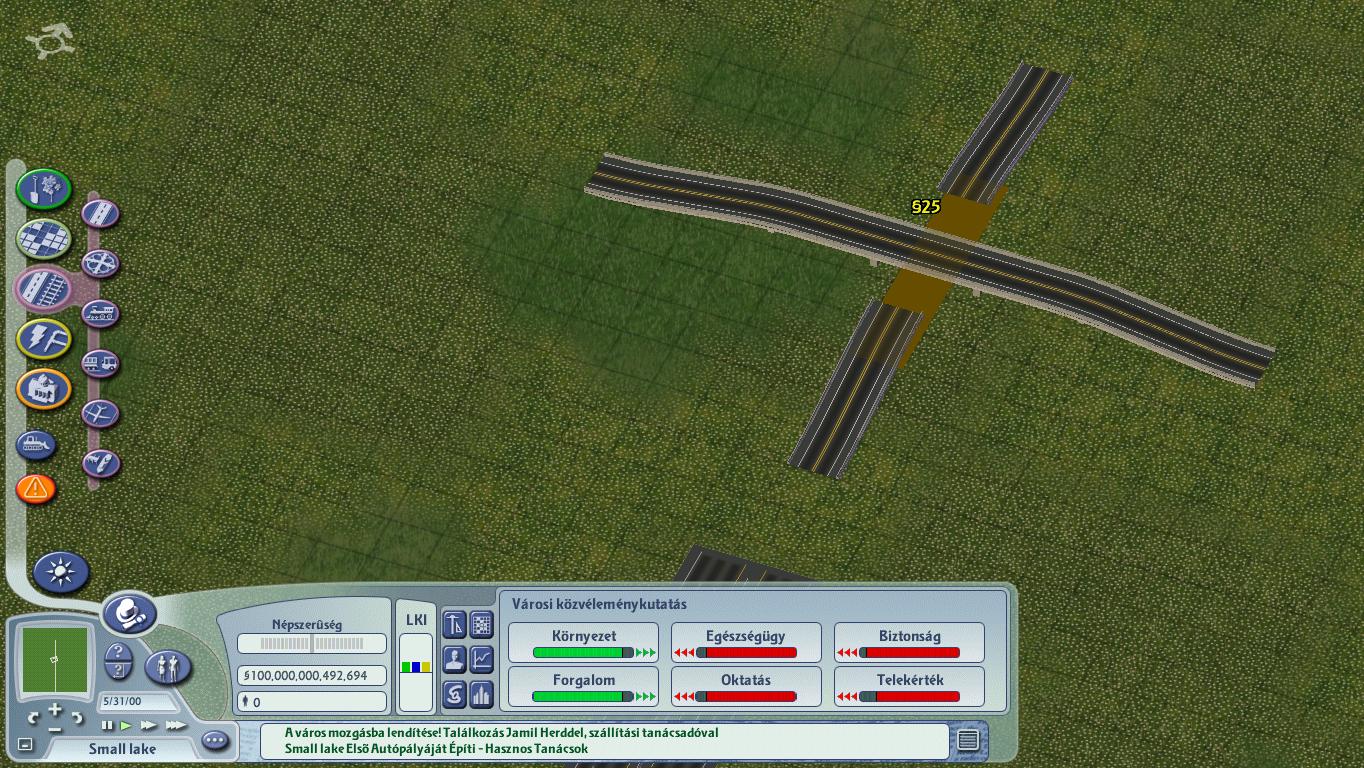1364x768 pixels.
Task: Select the bus transit tool
Action: [x=100, y=364]
